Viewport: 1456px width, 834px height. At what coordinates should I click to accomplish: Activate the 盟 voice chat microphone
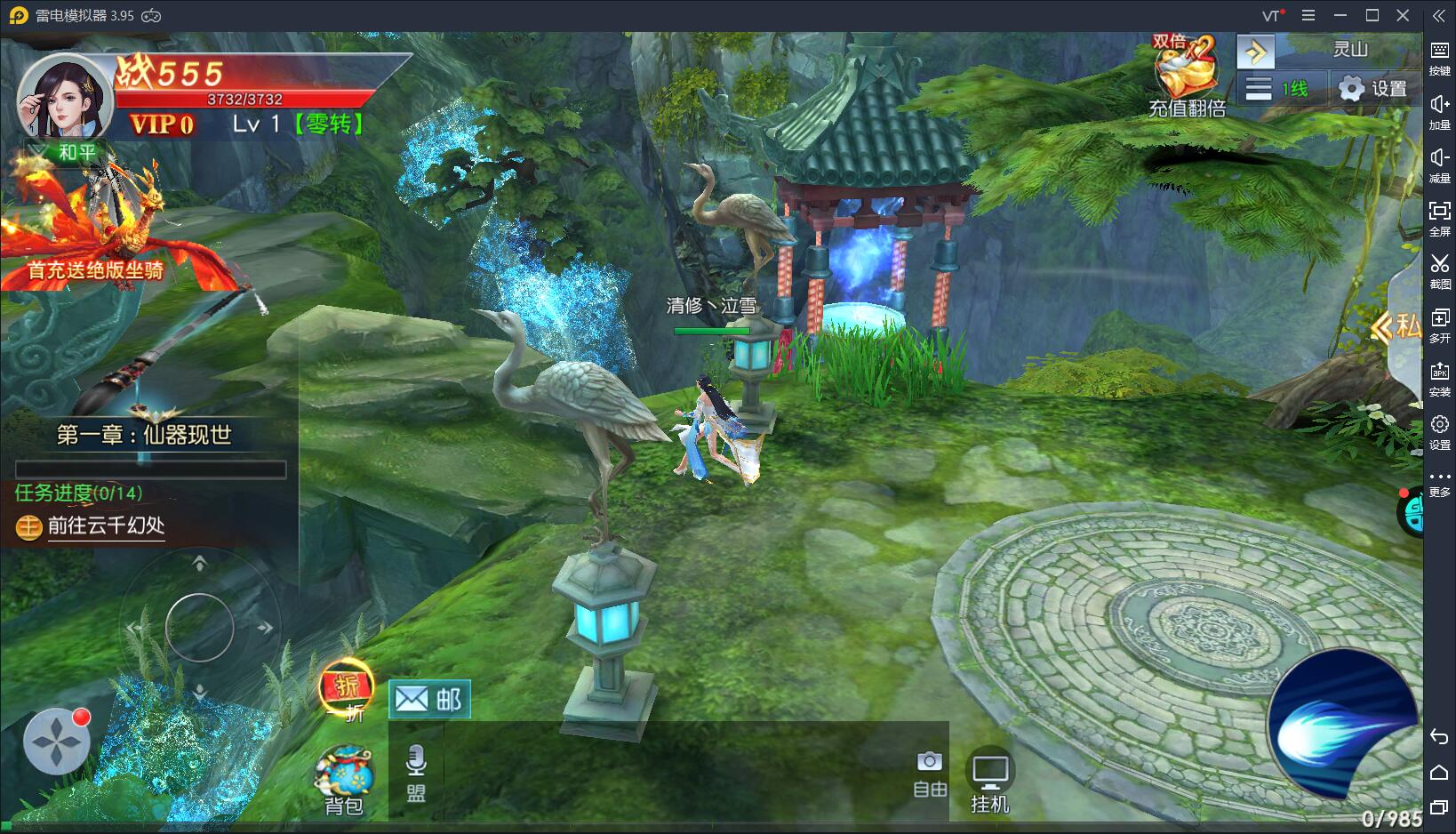(415, 772)
